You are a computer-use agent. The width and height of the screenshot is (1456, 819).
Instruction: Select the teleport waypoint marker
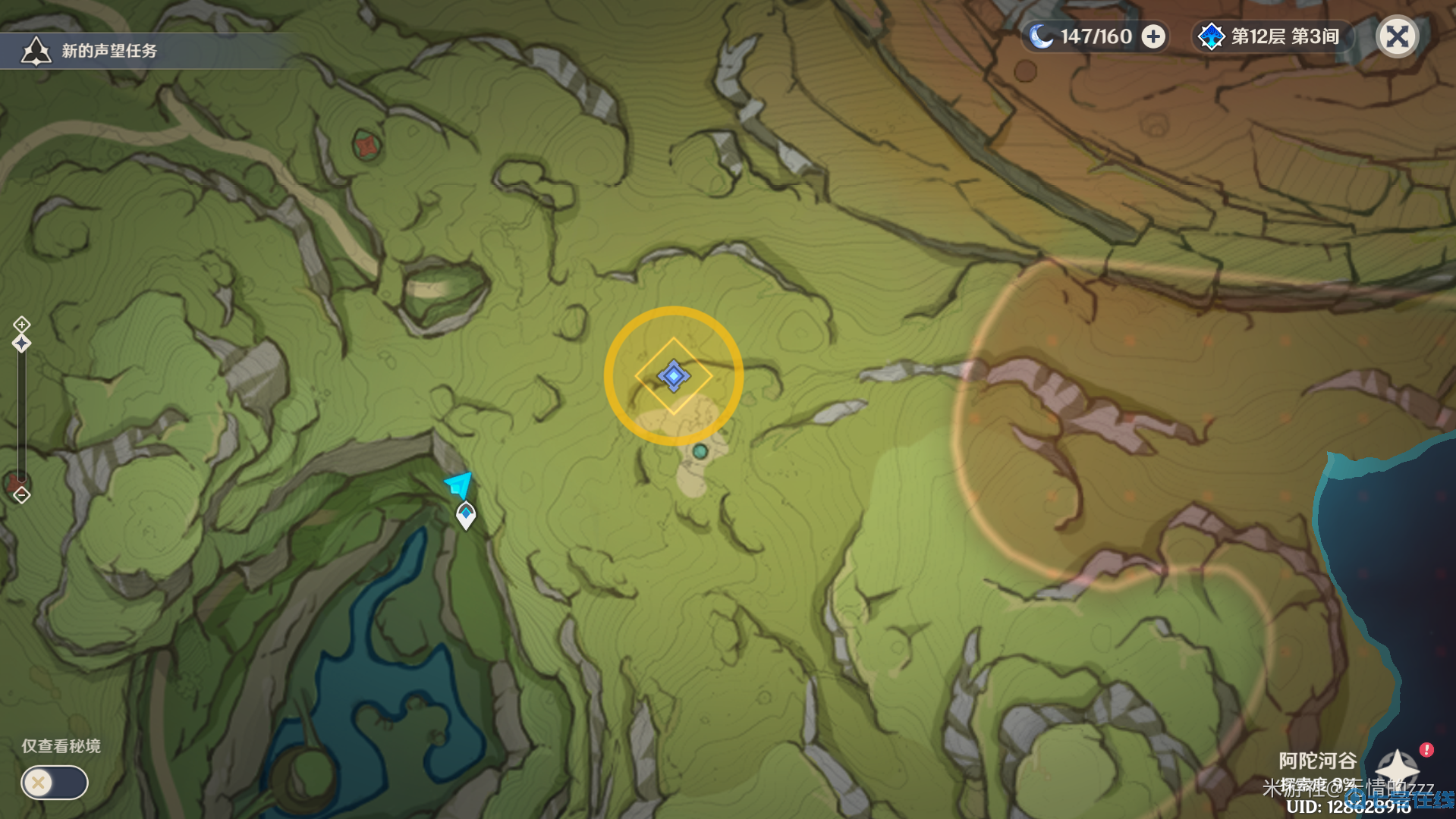466,515
